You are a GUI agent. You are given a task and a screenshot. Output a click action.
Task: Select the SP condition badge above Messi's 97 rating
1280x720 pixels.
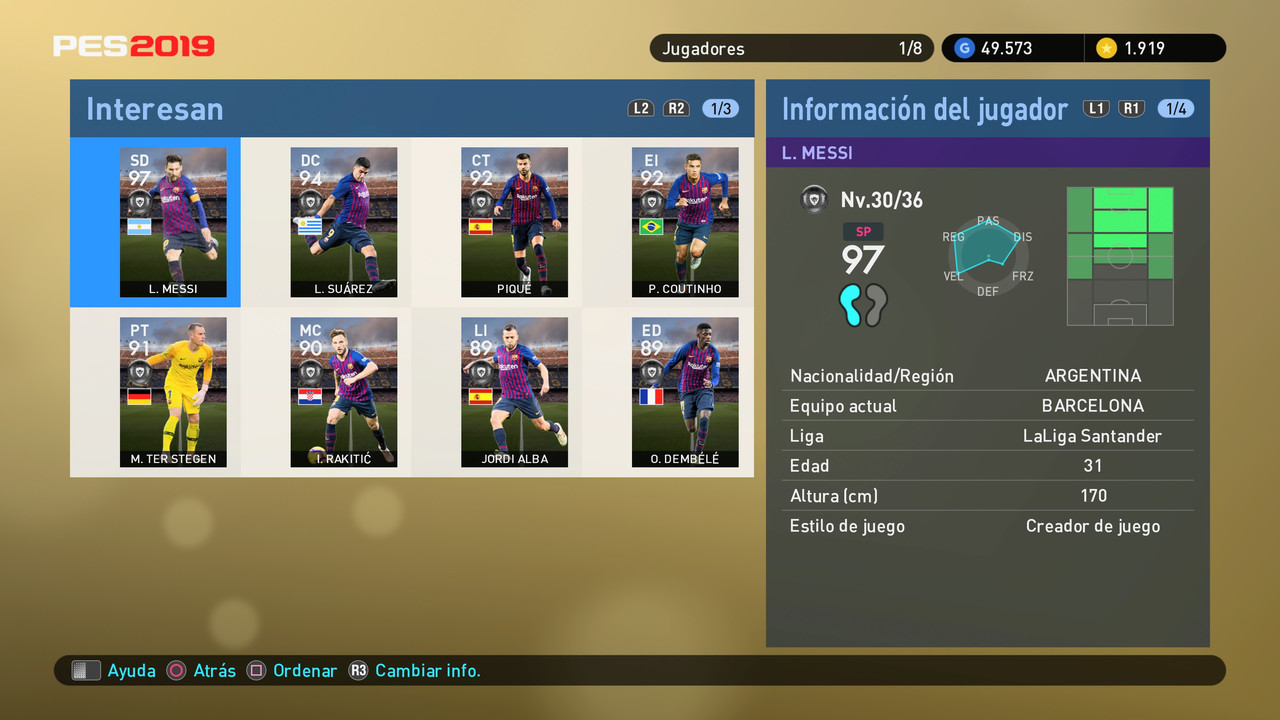click(x=863, y=231)
